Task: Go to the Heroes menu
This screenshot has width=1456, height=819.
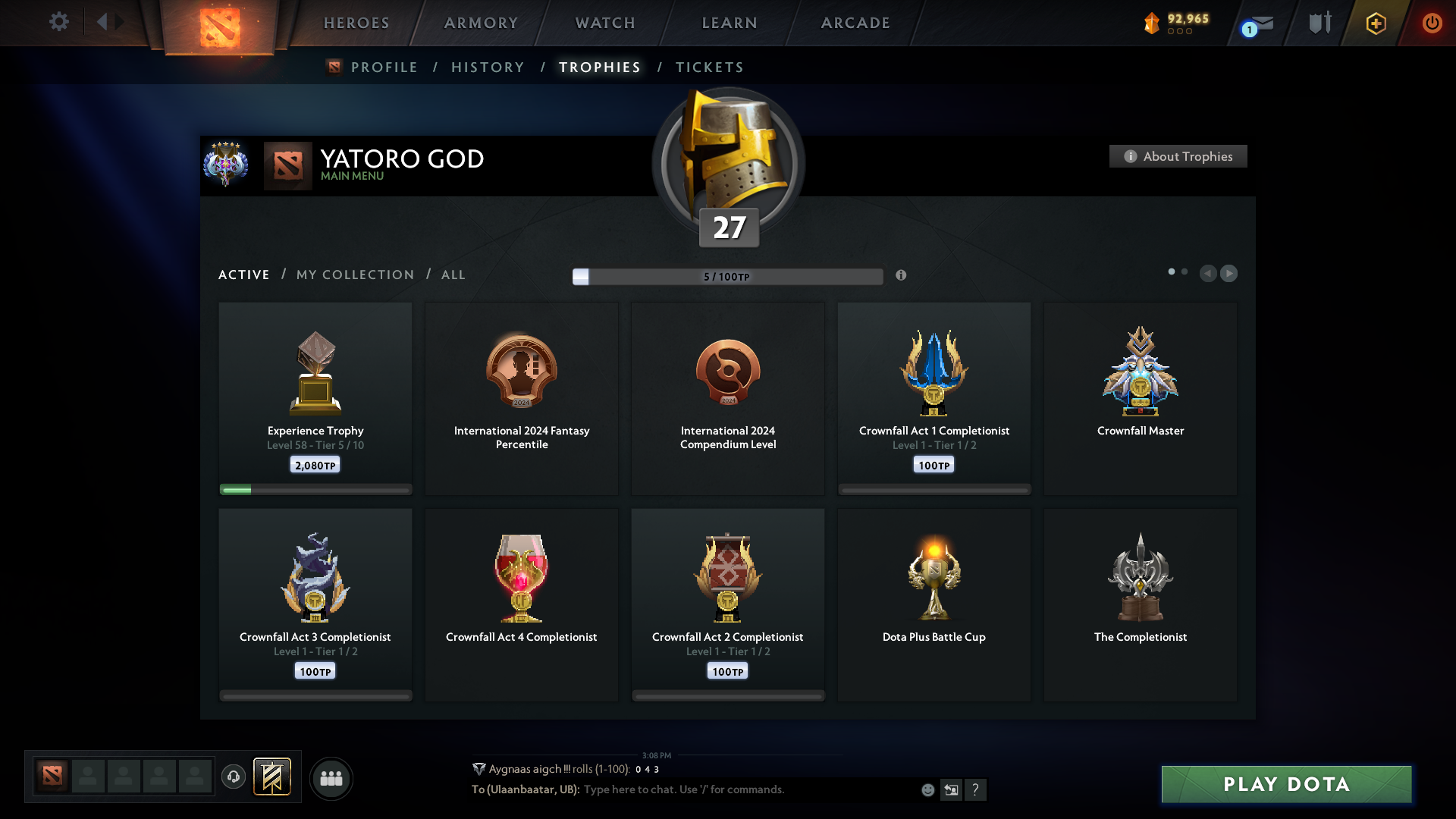Action: (356, 23)
